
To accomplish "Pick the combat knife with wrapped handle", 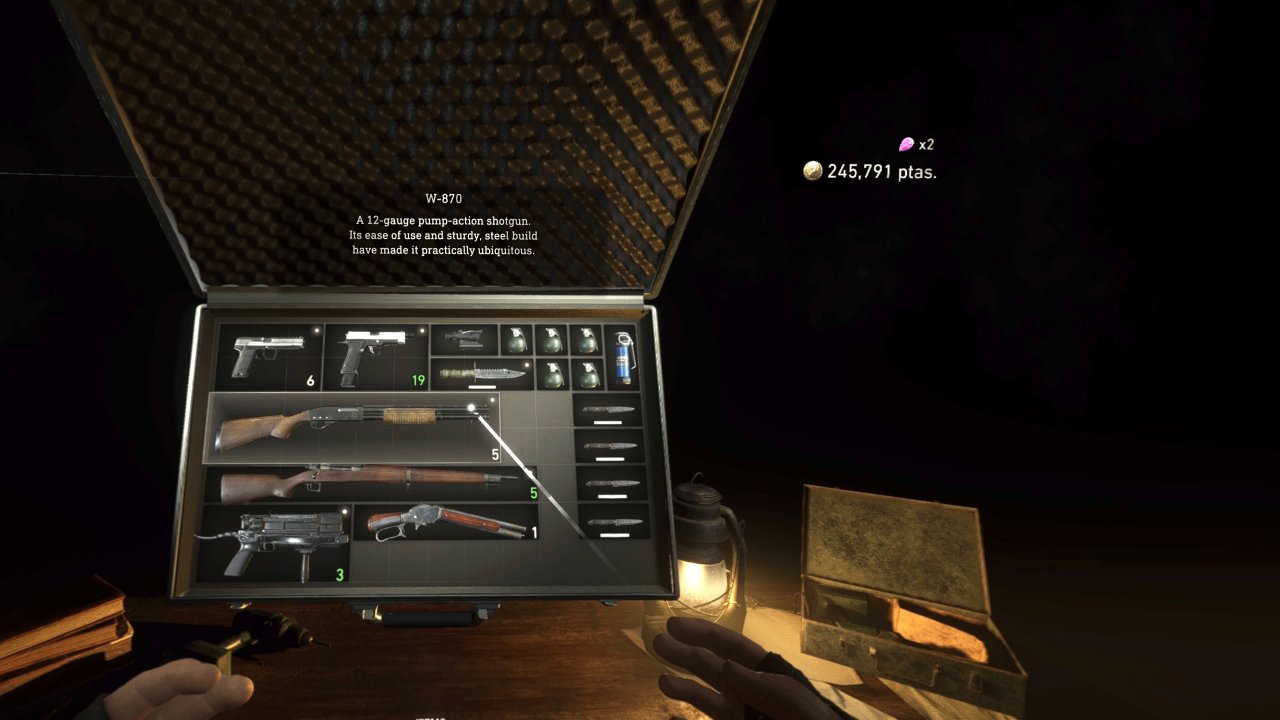I will [x=482, y=375].
